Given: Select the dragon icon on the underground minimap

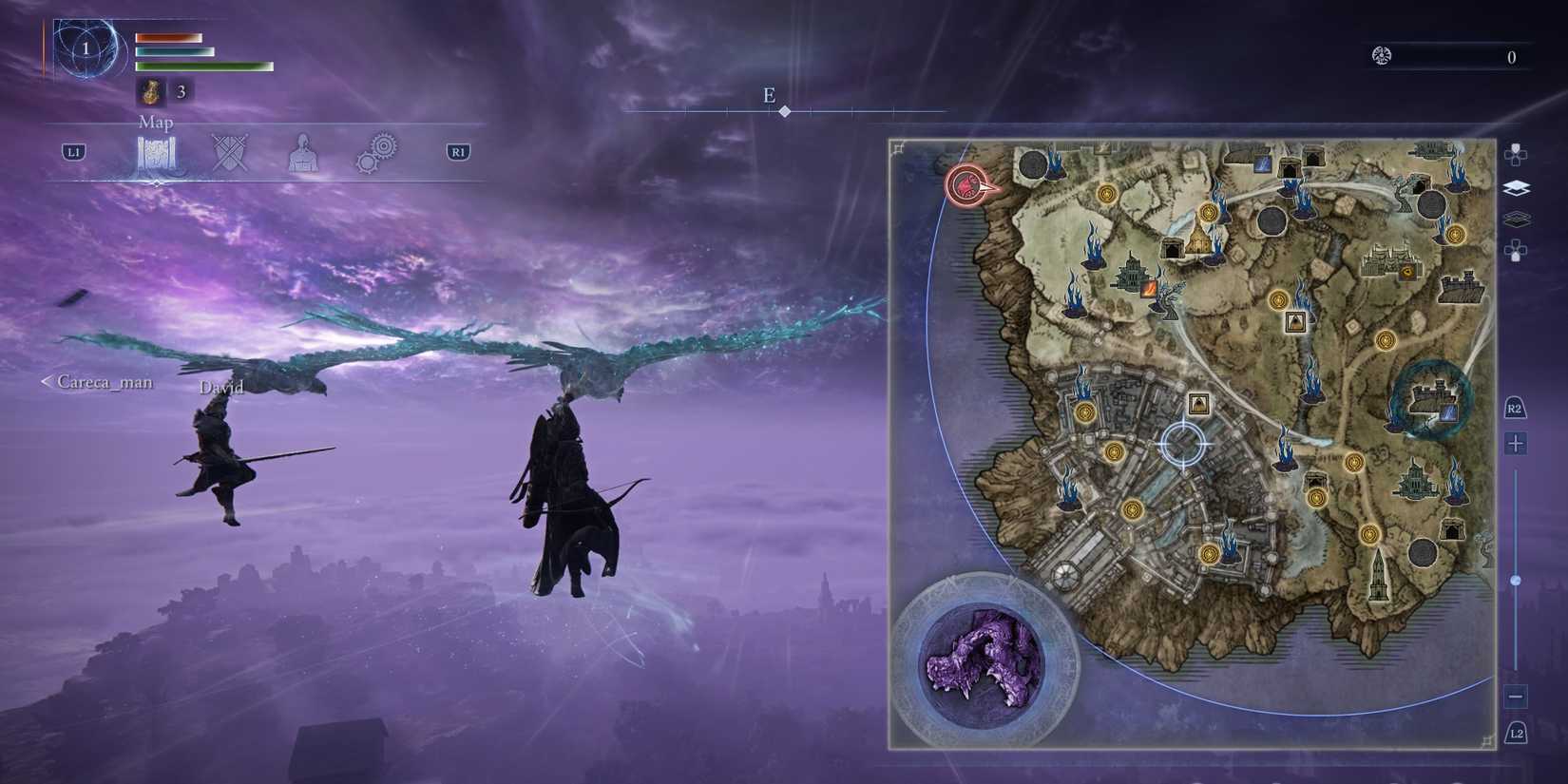Looking at the screenshot, I should (x=984, y=660).
